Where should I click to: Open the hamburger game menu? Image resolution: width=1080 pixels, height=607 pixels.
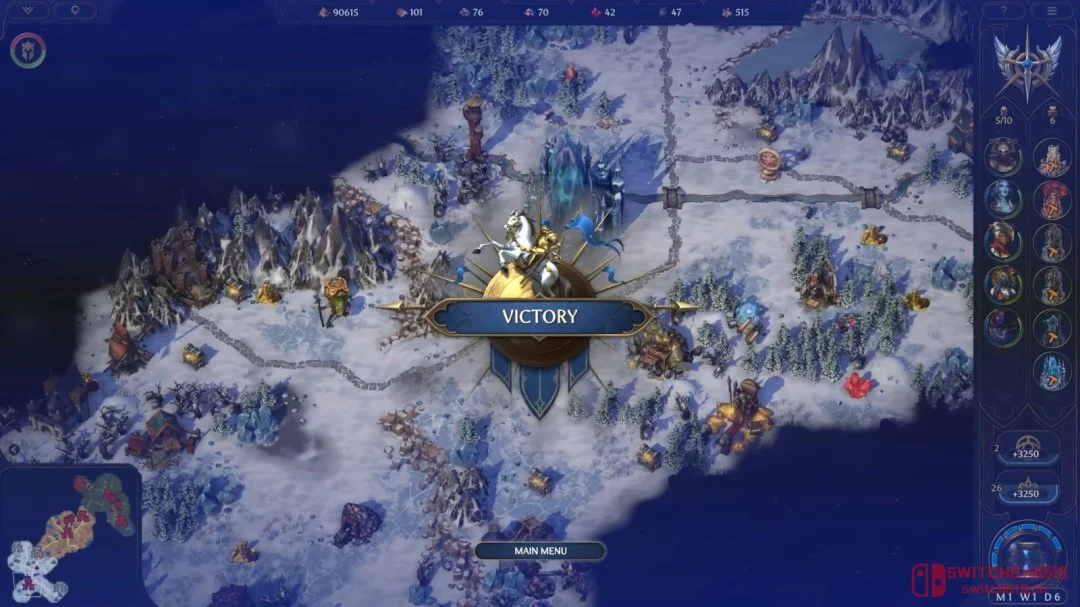tap(1051, 10)
